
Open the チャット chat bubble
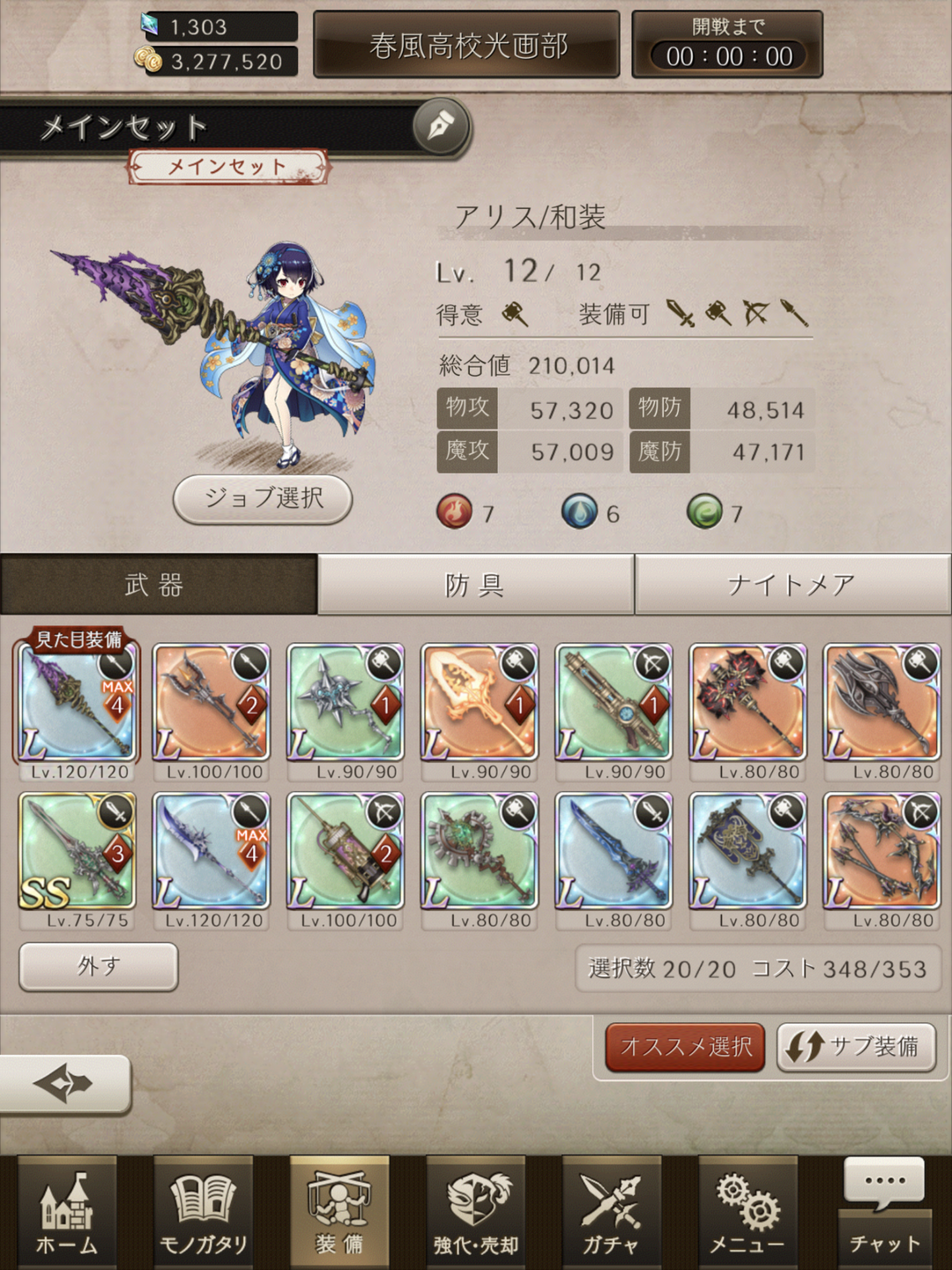point(884,1213)
